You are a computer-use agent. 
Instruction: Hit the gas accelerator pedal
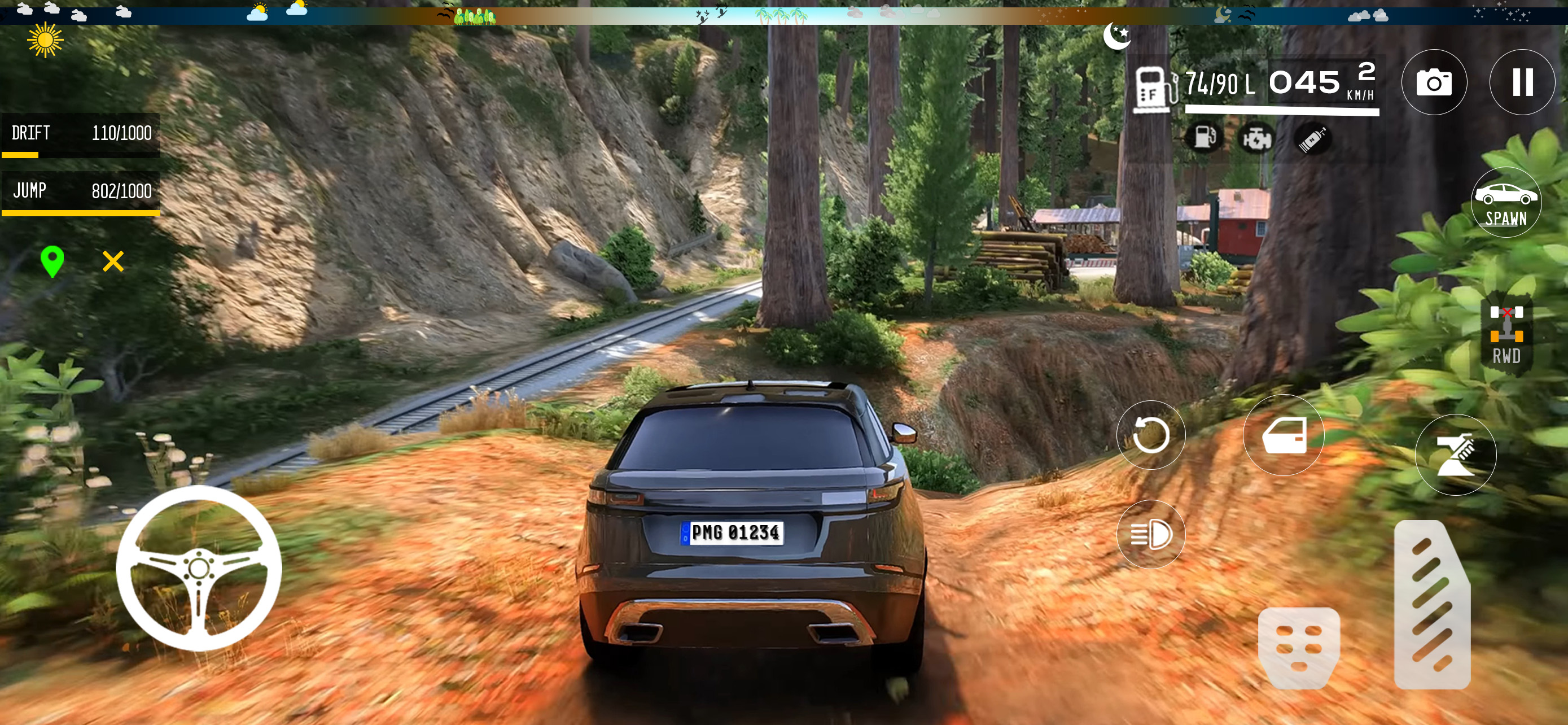pos(1431,605)
